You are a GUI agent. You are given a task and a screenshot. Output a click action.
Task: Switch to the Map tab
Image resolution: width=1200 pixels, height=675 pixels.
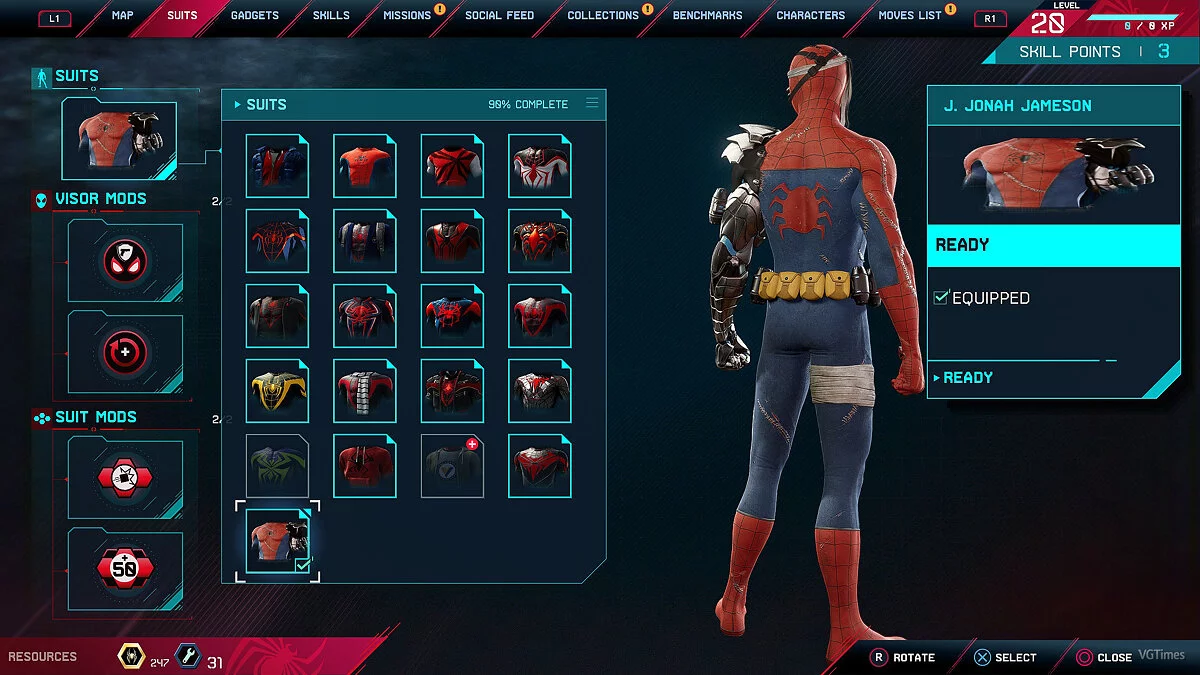(x=122, y=15)
